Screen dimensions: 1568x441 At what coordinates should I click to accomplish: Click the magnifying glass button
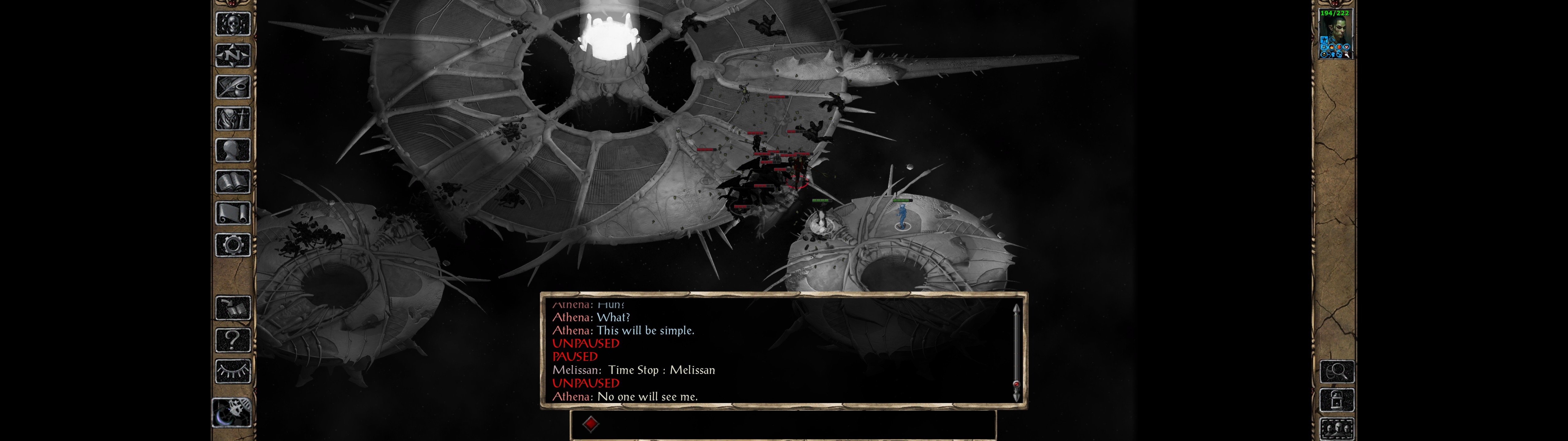tap(1337, 371)
